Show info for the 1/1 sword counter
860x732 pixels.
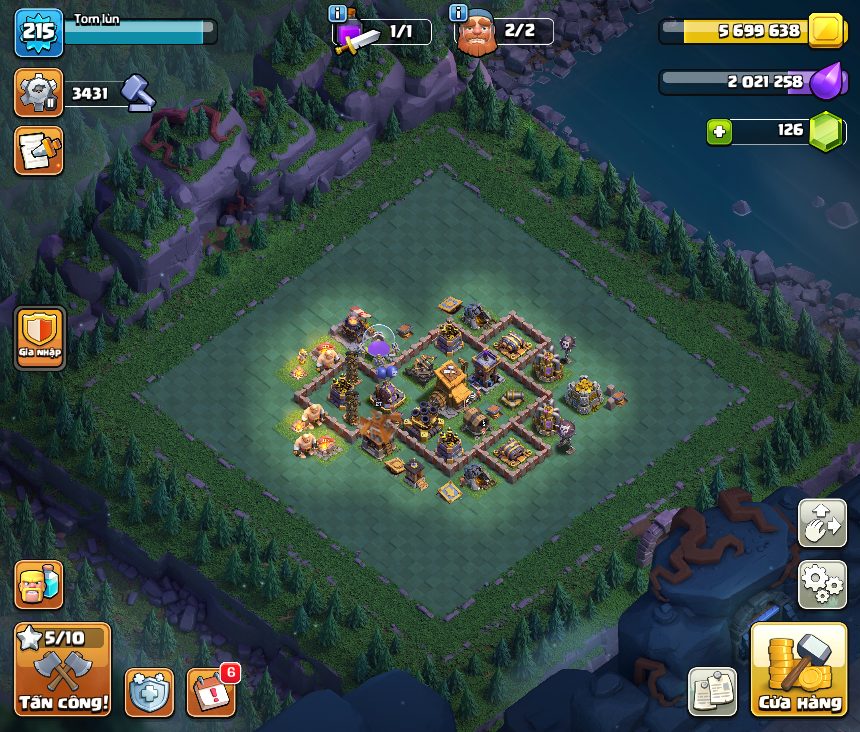(x=338, y=14)
